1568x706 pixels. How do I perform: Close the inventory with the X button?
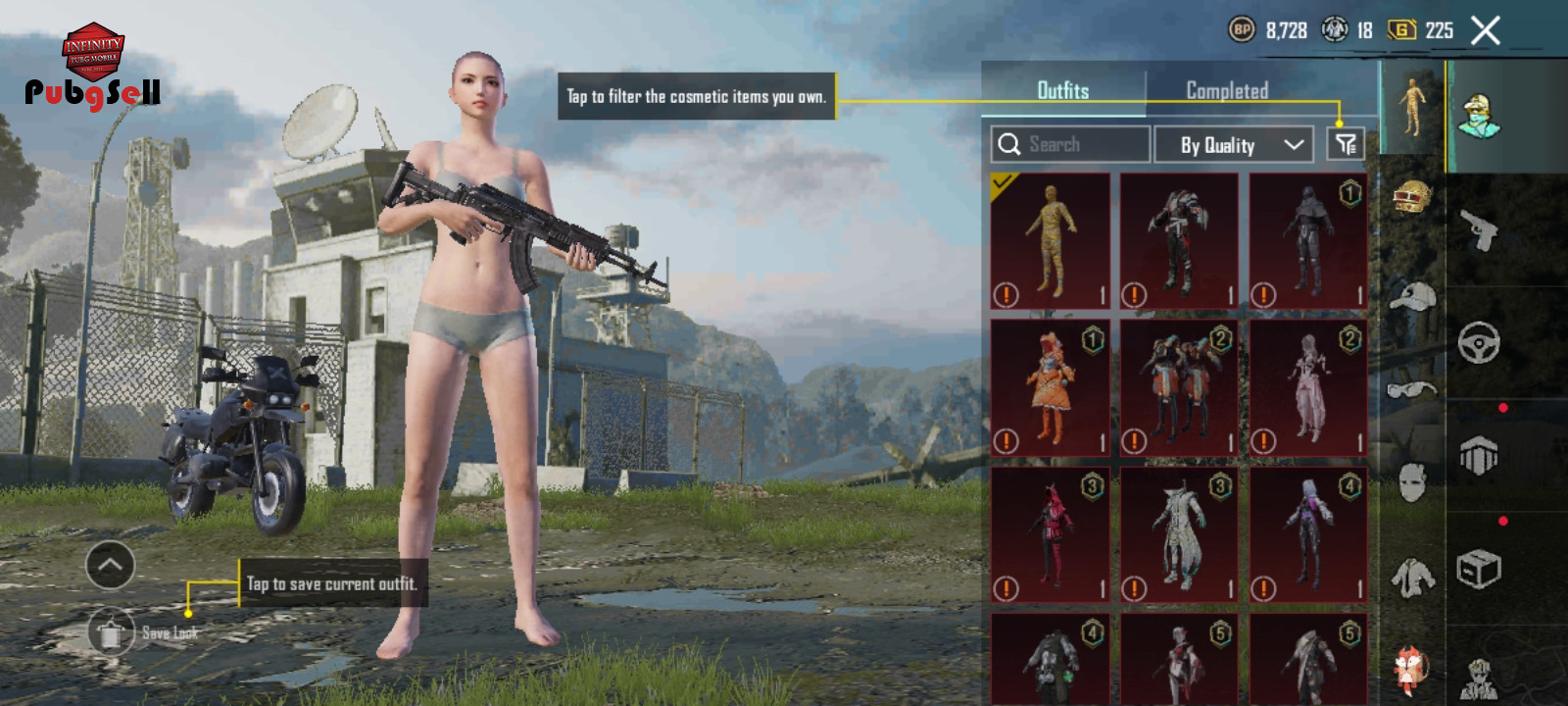[x=1486, y=31]
